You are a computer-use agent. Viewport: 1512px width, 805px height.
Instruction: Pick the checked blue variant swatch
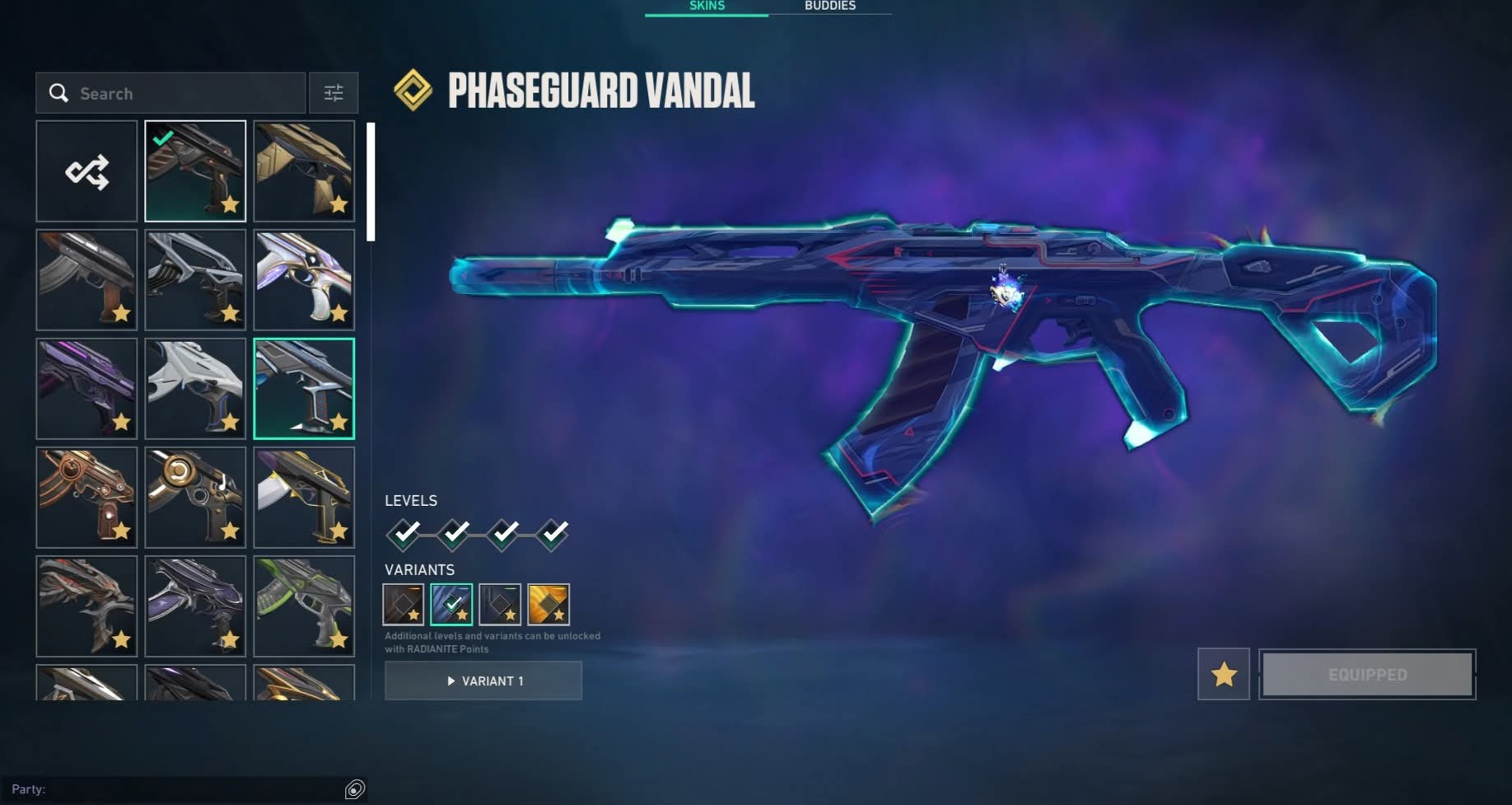(x=451, y=604)
